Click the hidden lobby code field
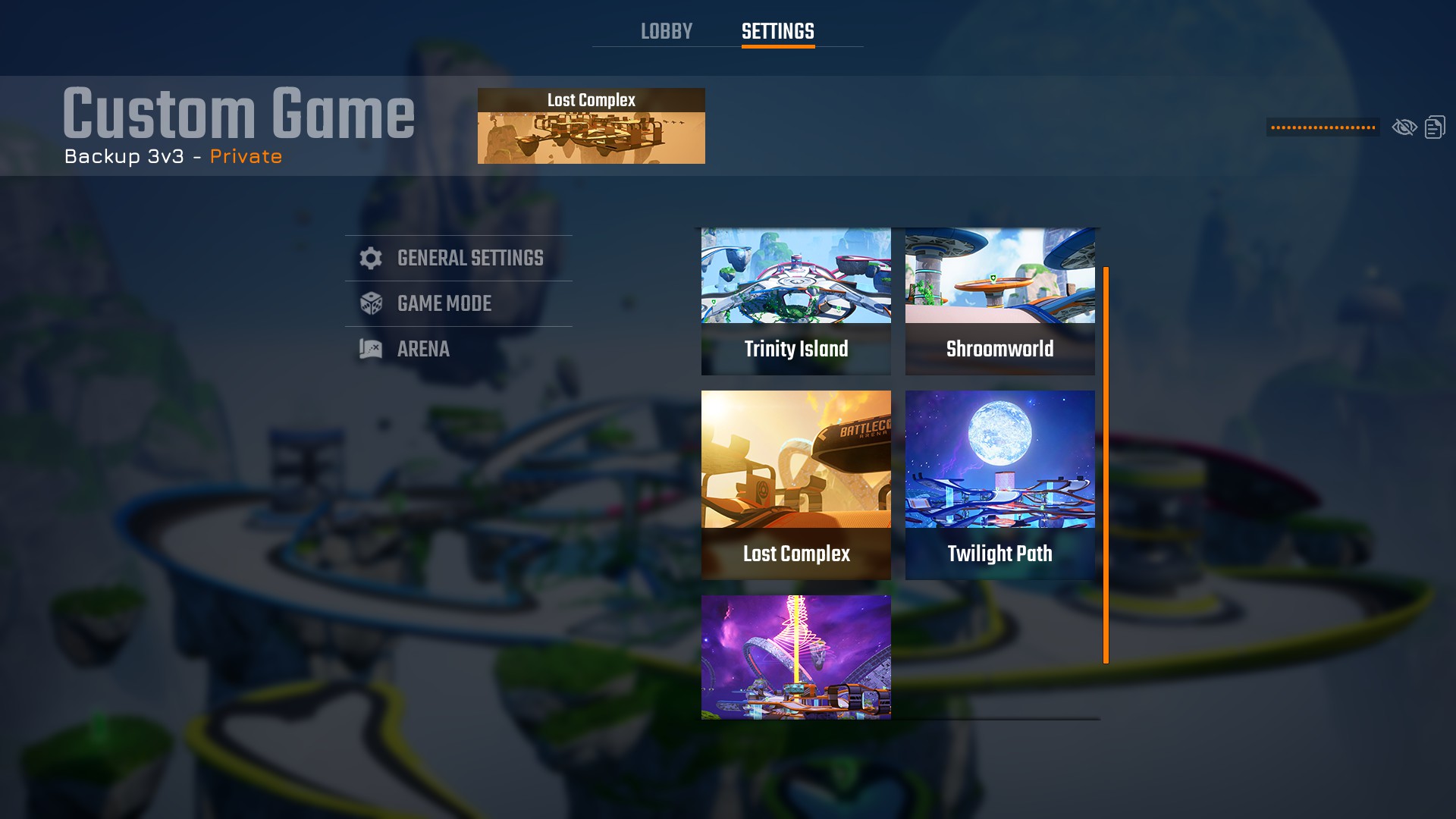The width and height of the screenshot is (1456, 819). (1322, 127)
